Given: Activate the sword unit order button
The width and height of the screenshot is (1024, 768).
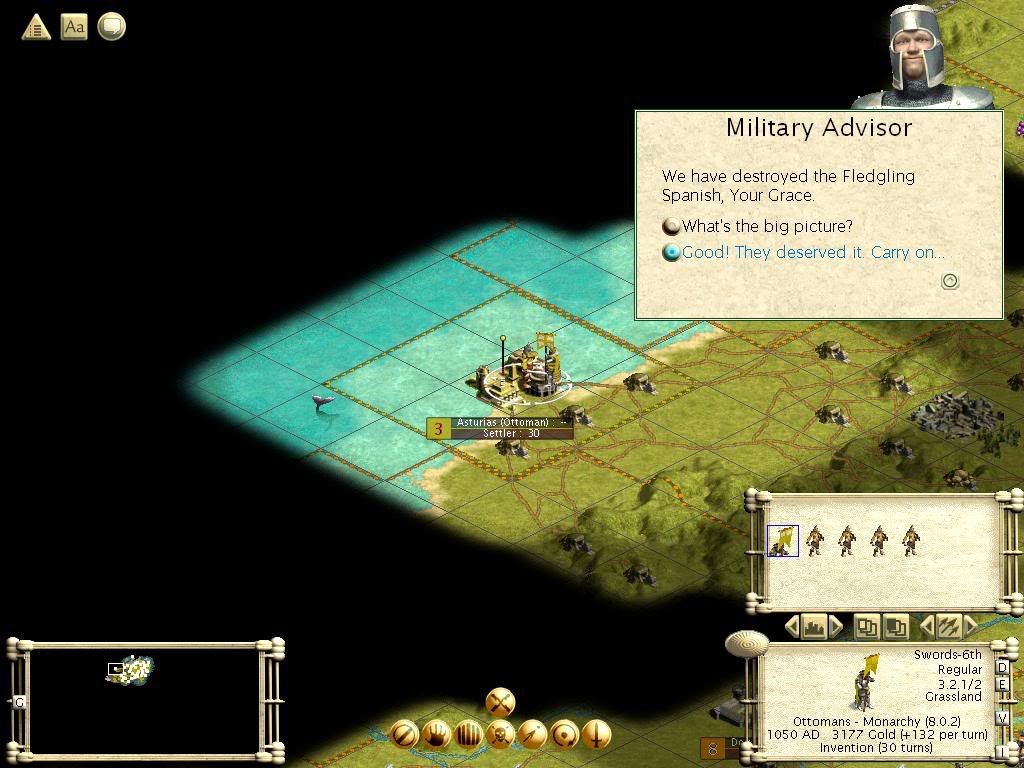Looking at the screenshot, I should click(x=596, y=735).
